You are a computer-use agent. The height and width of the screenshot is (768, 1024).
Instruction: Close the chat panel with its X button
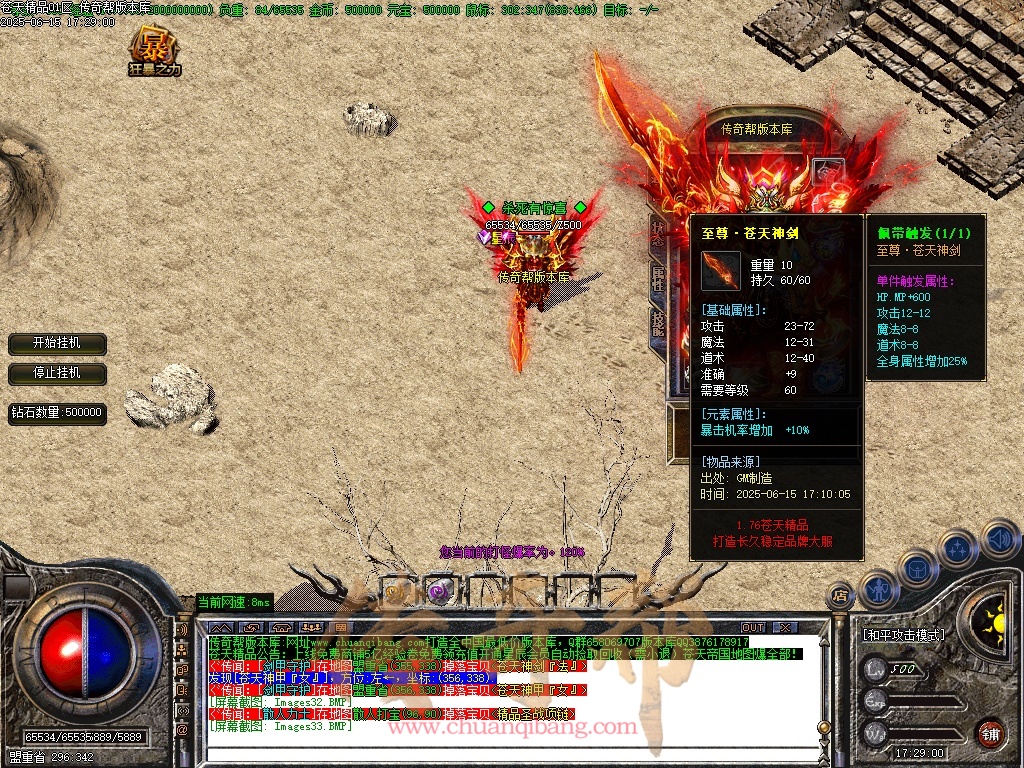(x=786, y=627)
